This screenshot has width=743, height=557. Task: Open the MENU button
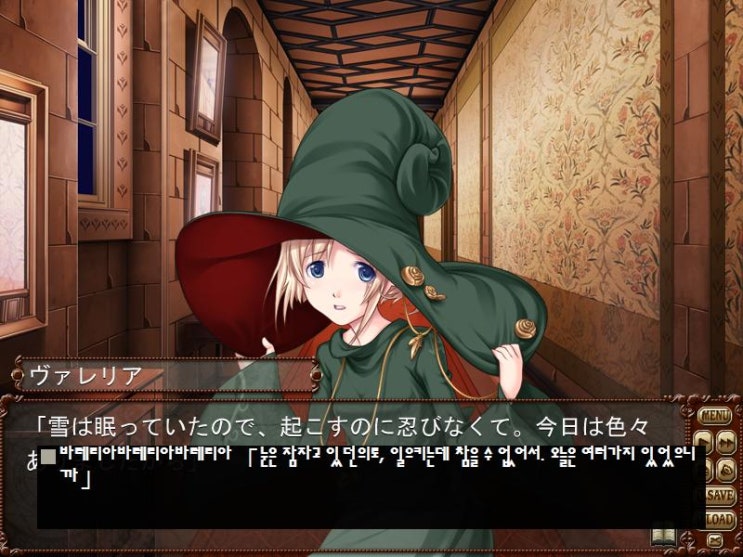716,415
